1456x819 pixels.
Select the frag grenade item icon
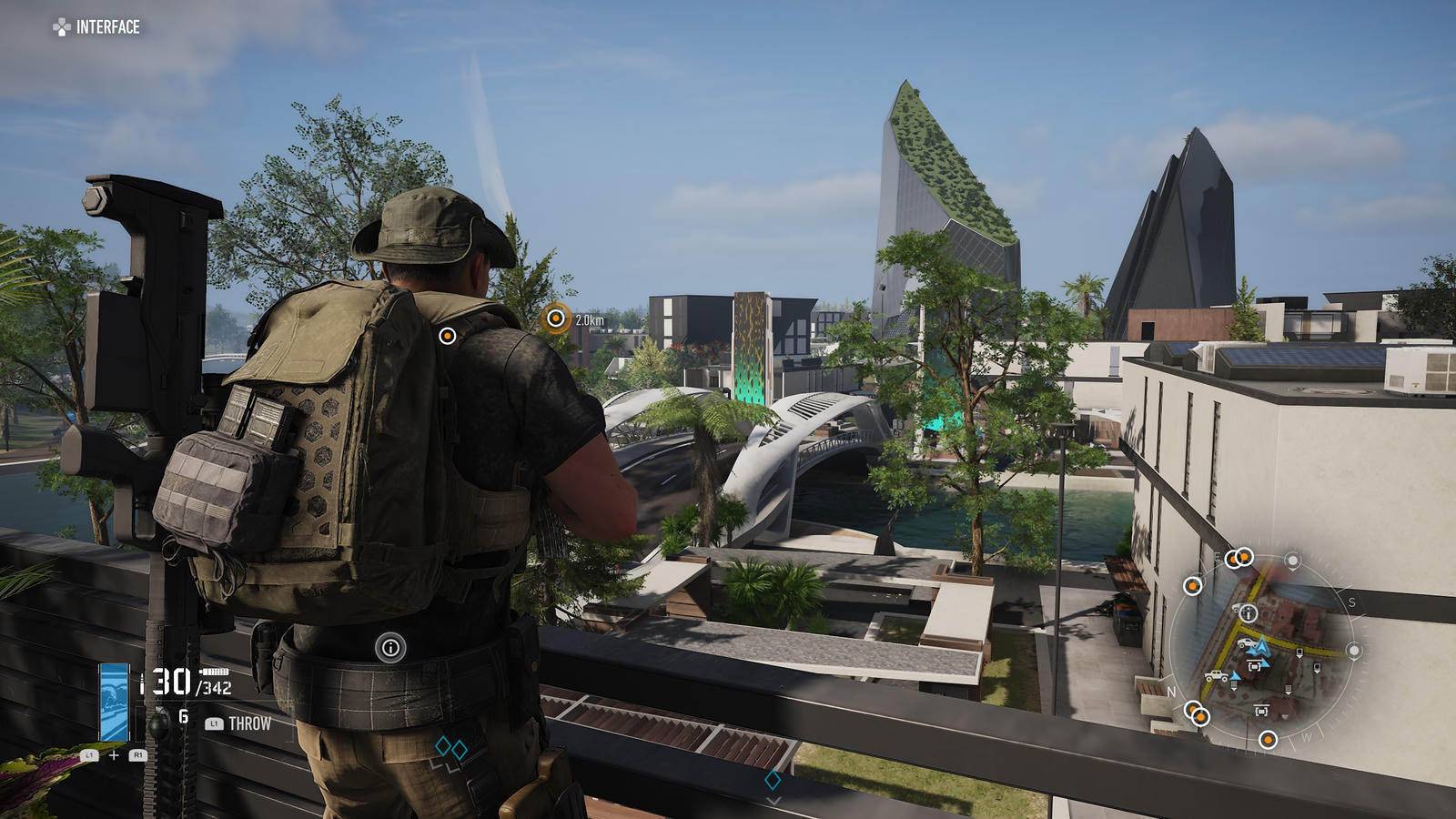tap(158, 724)
